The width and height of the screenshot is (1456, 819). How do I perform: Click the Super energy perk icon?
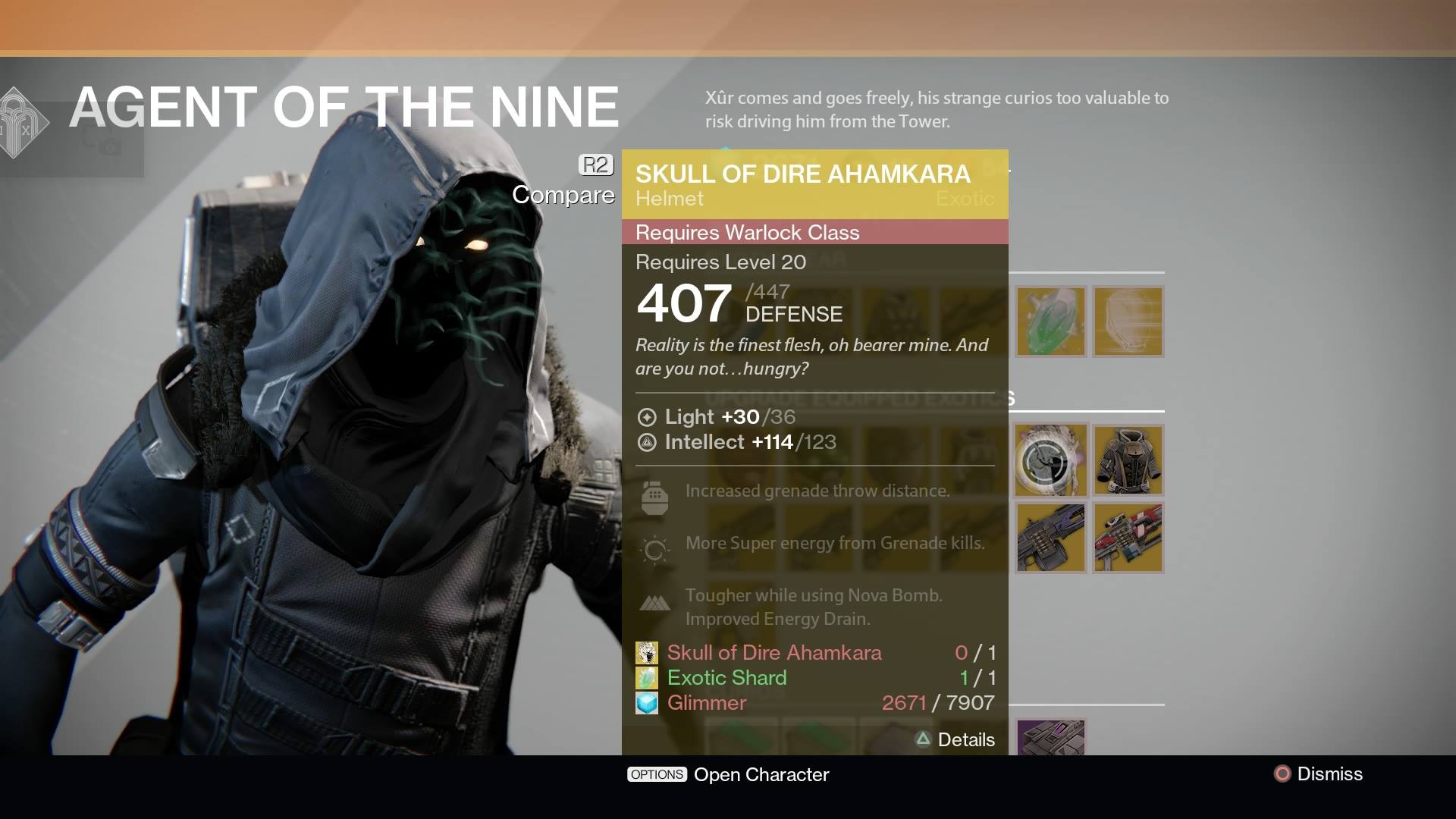pyautogui.click(x=655, y=548)
